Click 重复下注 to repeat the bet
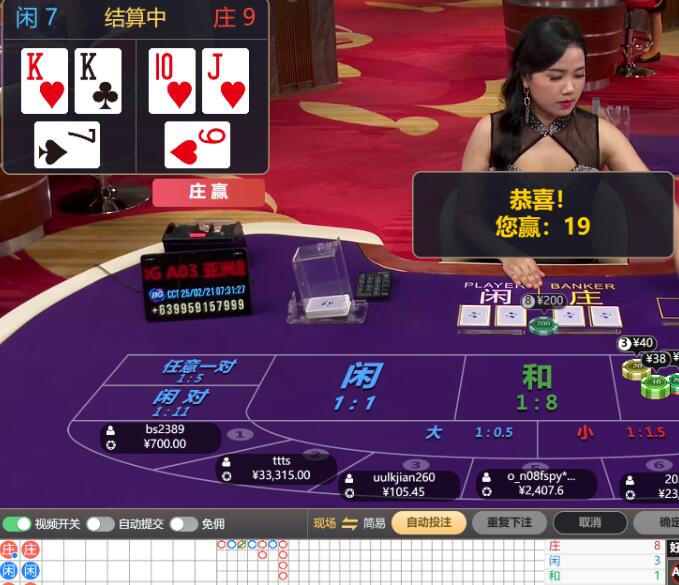This screenshot has height=585, width=679. tap(509, 523)
